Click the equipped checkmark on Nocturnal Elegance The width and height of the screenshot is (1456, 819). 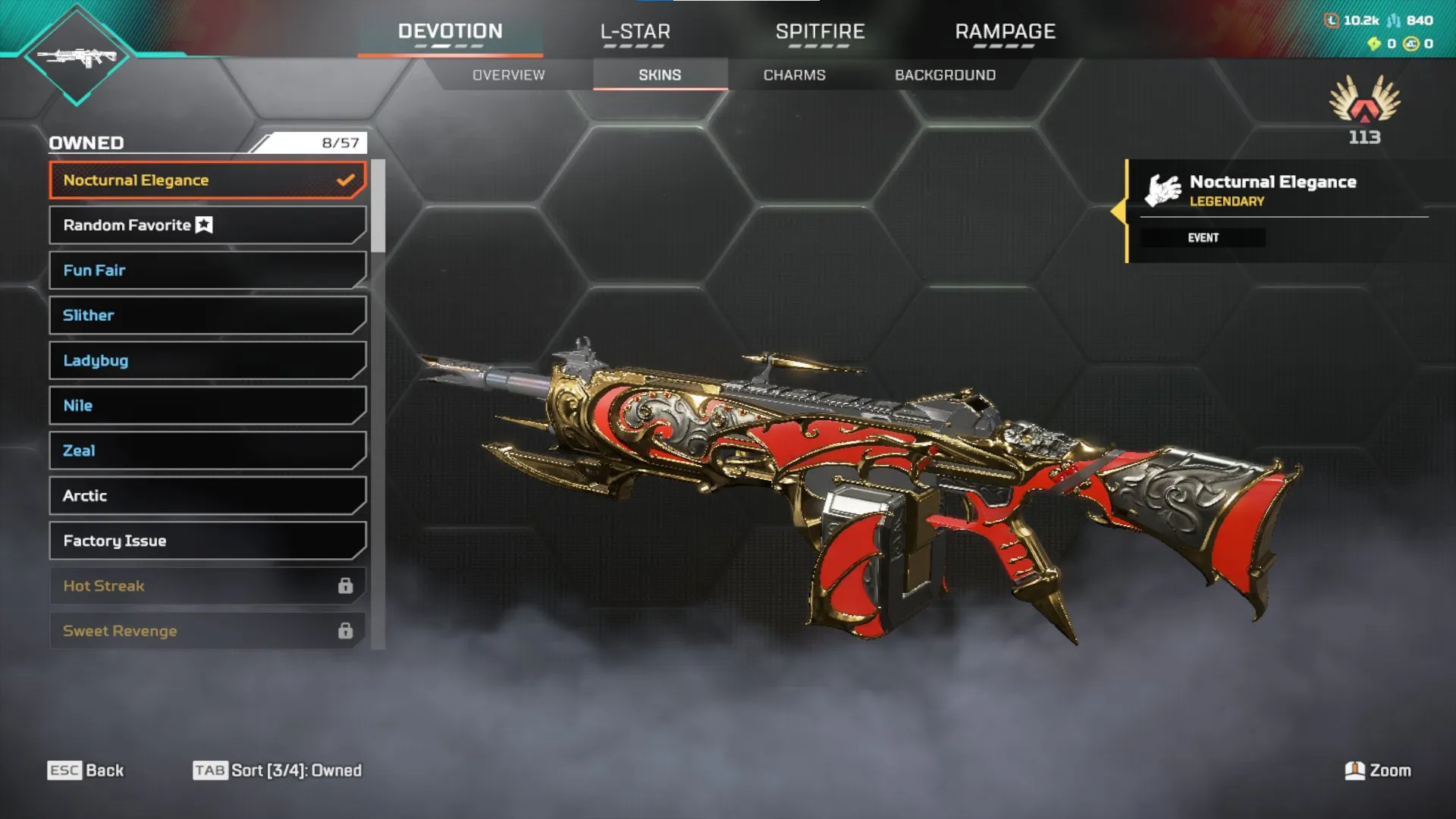[x=345, y=180]
